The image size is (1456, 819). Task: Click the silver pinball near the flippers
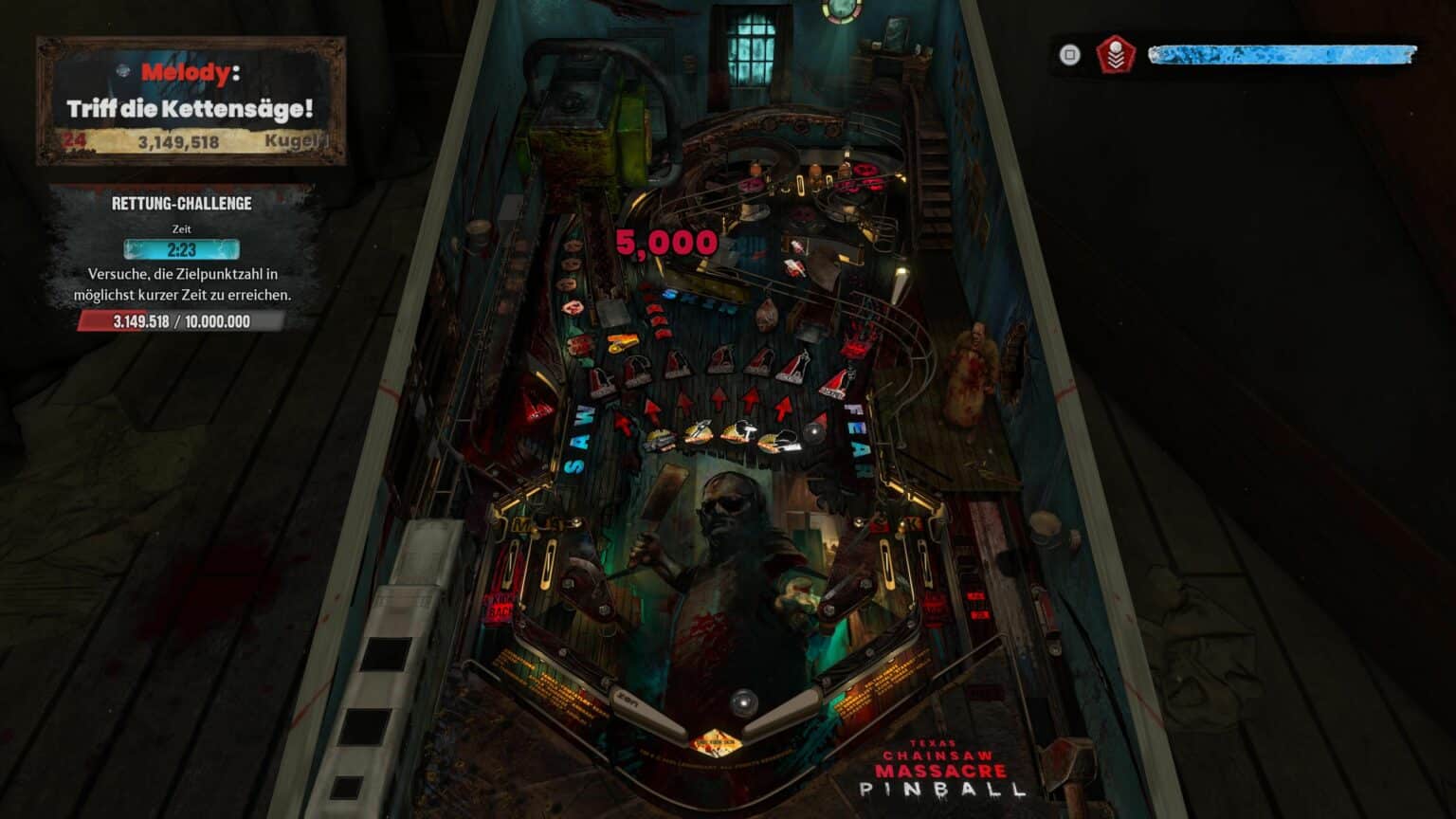pos(745,701)
